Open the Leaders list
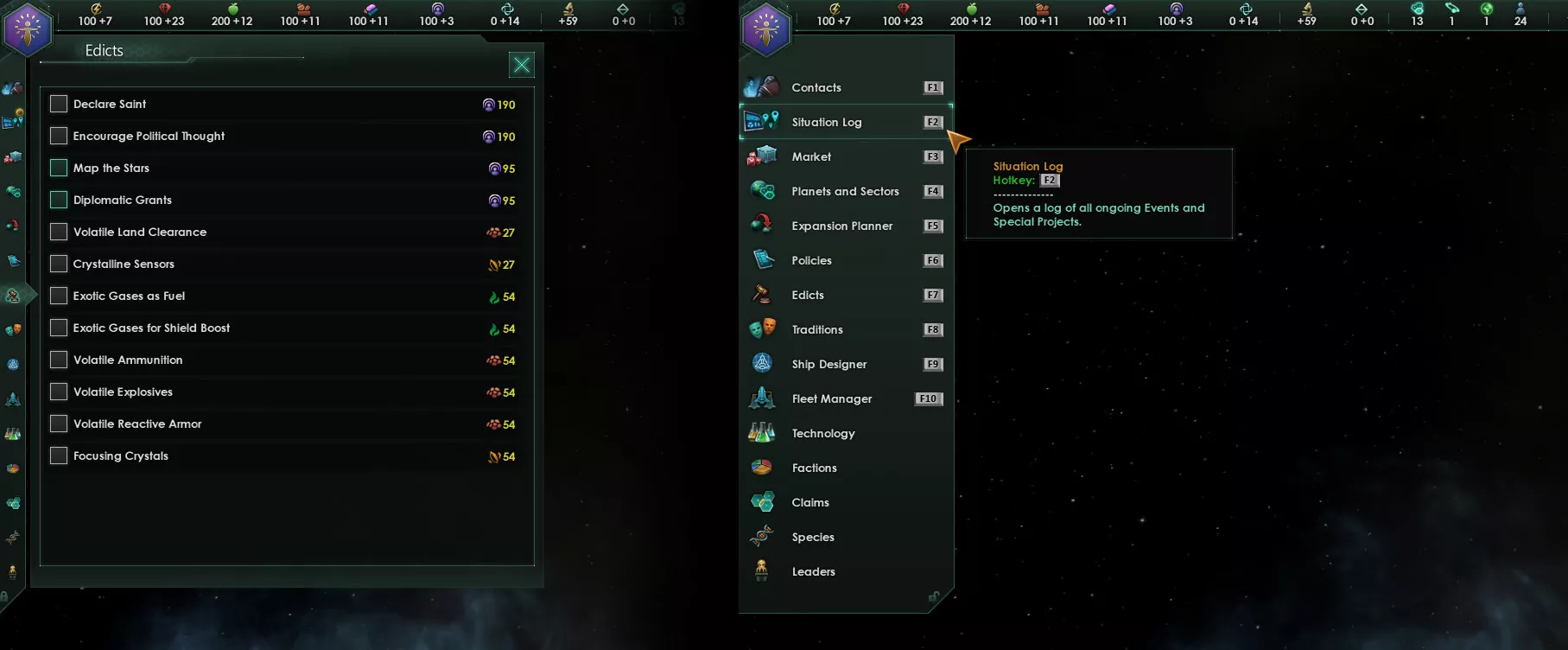The height and width of the screenshot is (650, 1568). 813,571
